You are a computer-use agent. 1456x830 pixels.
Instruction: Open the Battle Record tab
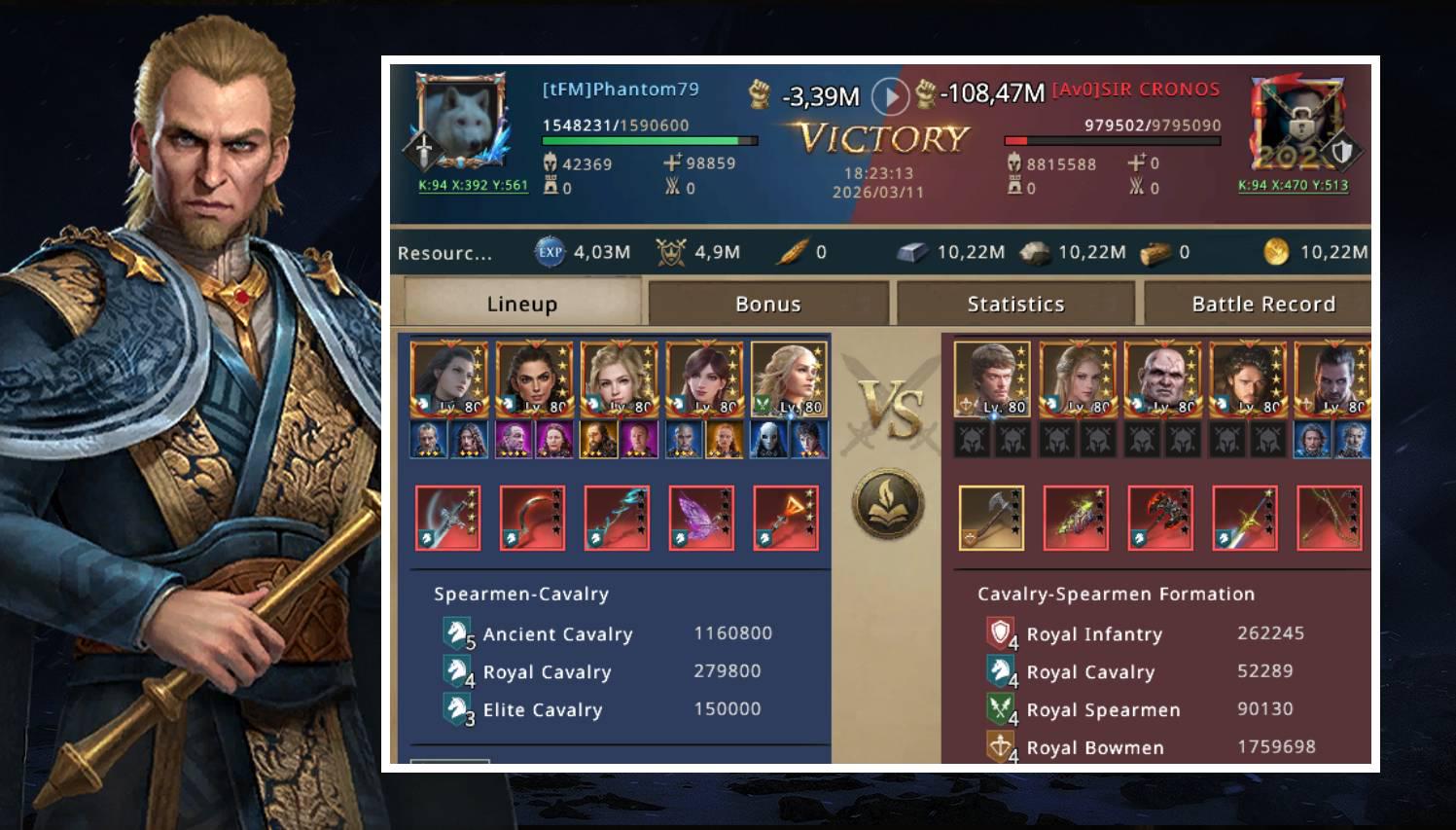tap(1262, 304)
